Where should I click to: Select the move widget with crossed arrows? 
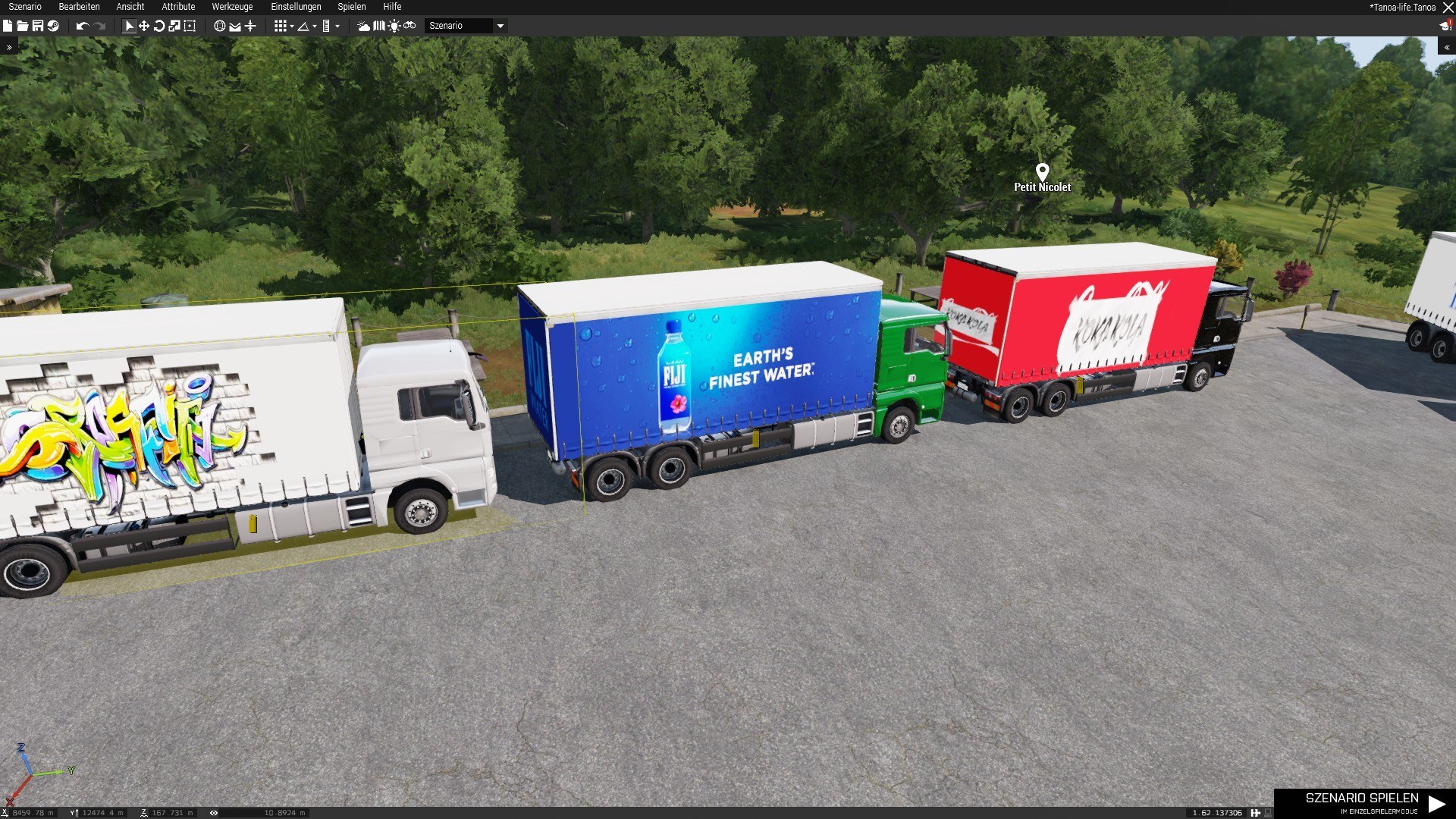coord(144,26)
